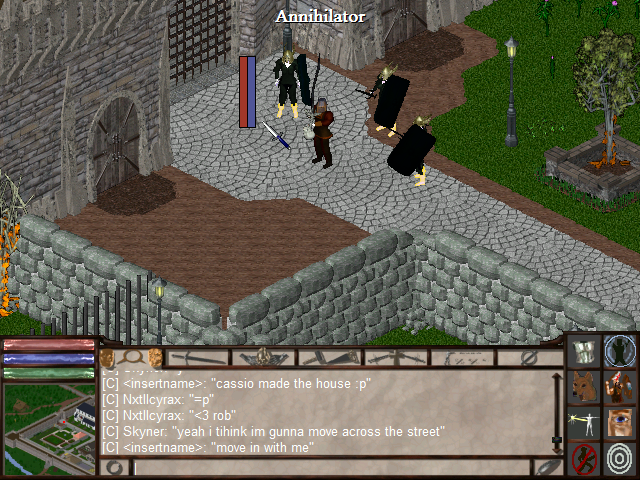Click the swirl icon left of chat input

coord(114,467)
